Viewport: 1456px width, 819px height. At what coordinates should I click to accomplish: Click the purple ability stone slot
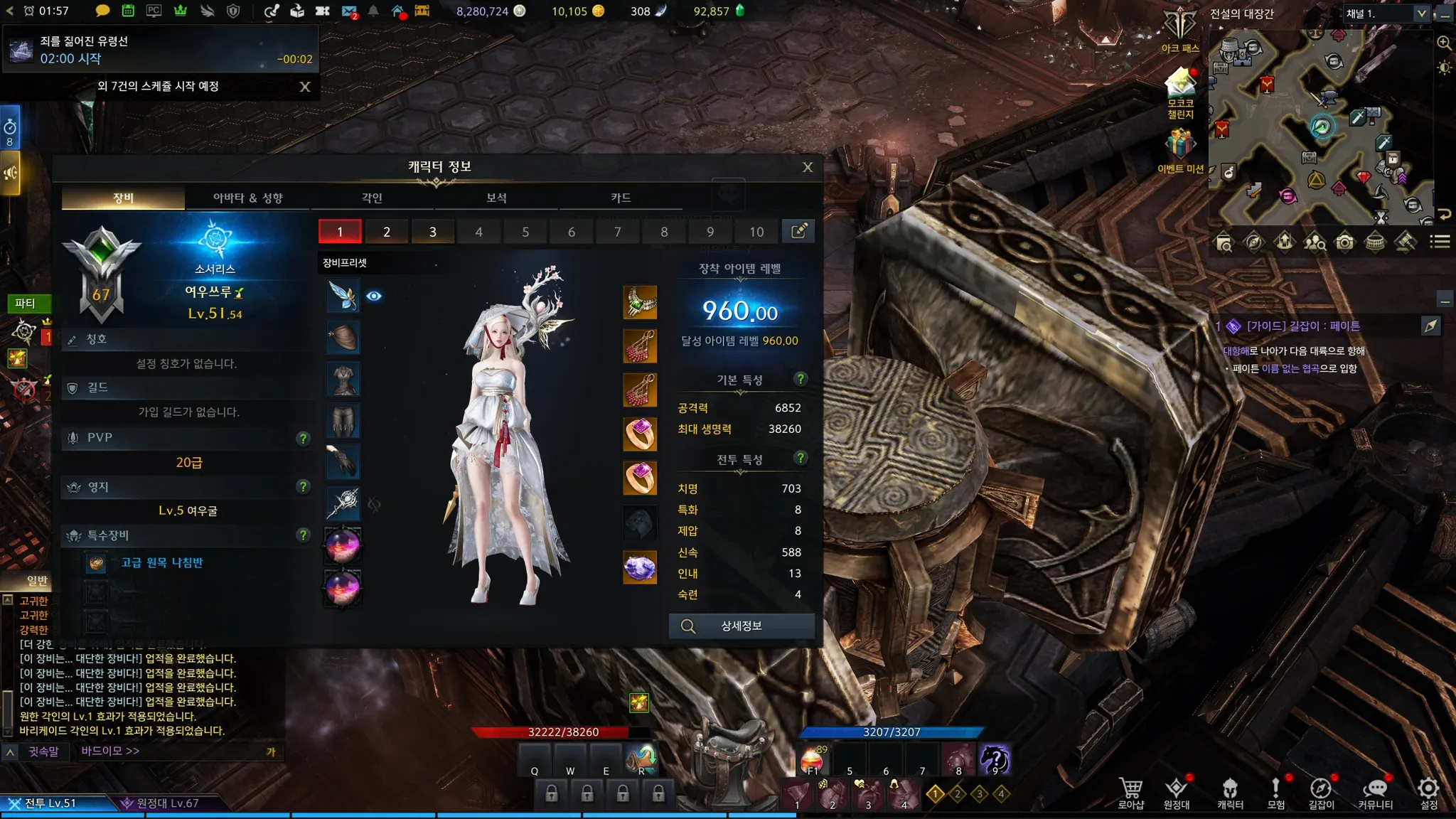tap(640, 567)
